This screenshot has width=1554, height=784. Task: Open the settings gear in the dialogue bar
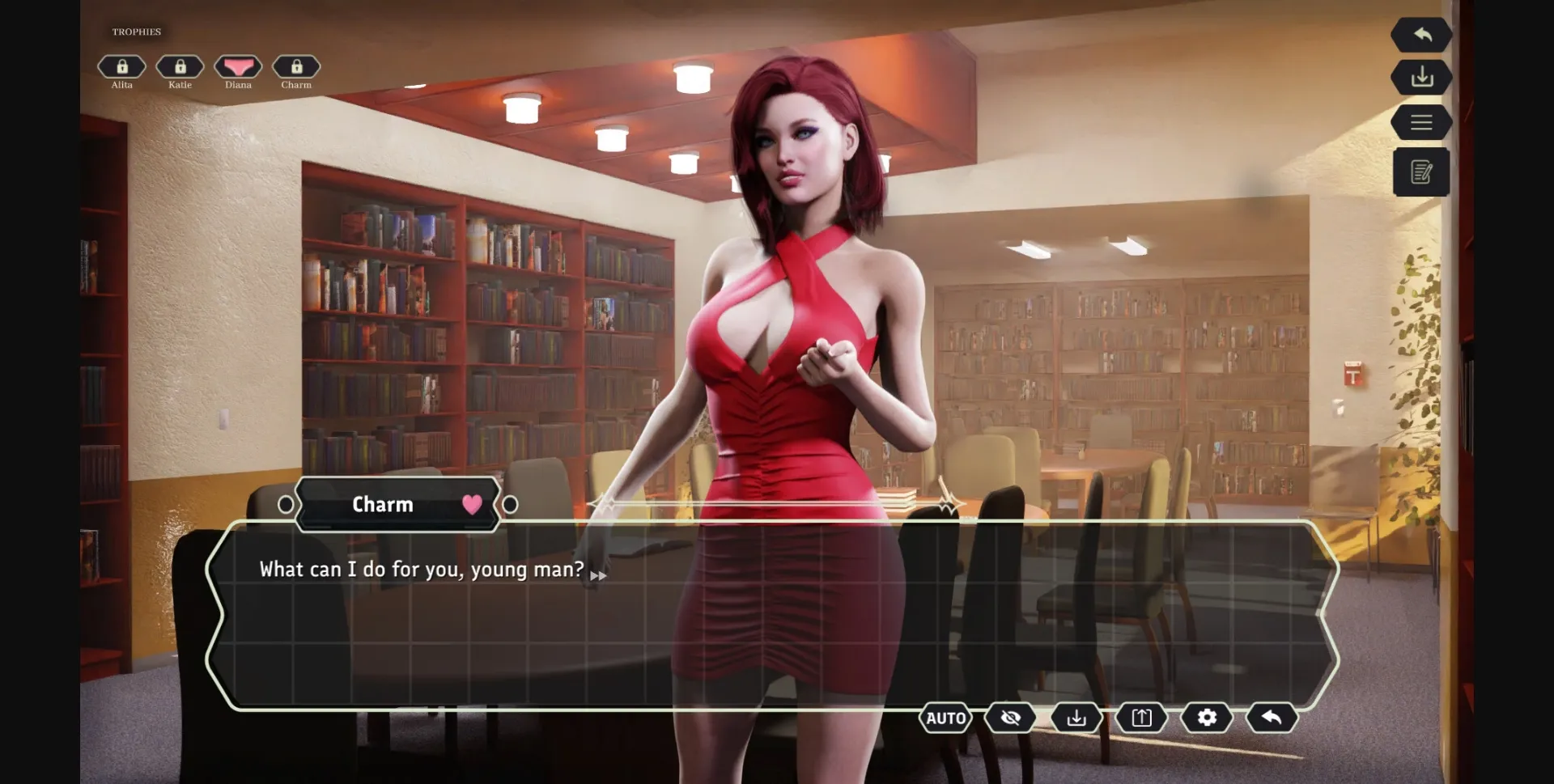click(x=1206, y=718)
